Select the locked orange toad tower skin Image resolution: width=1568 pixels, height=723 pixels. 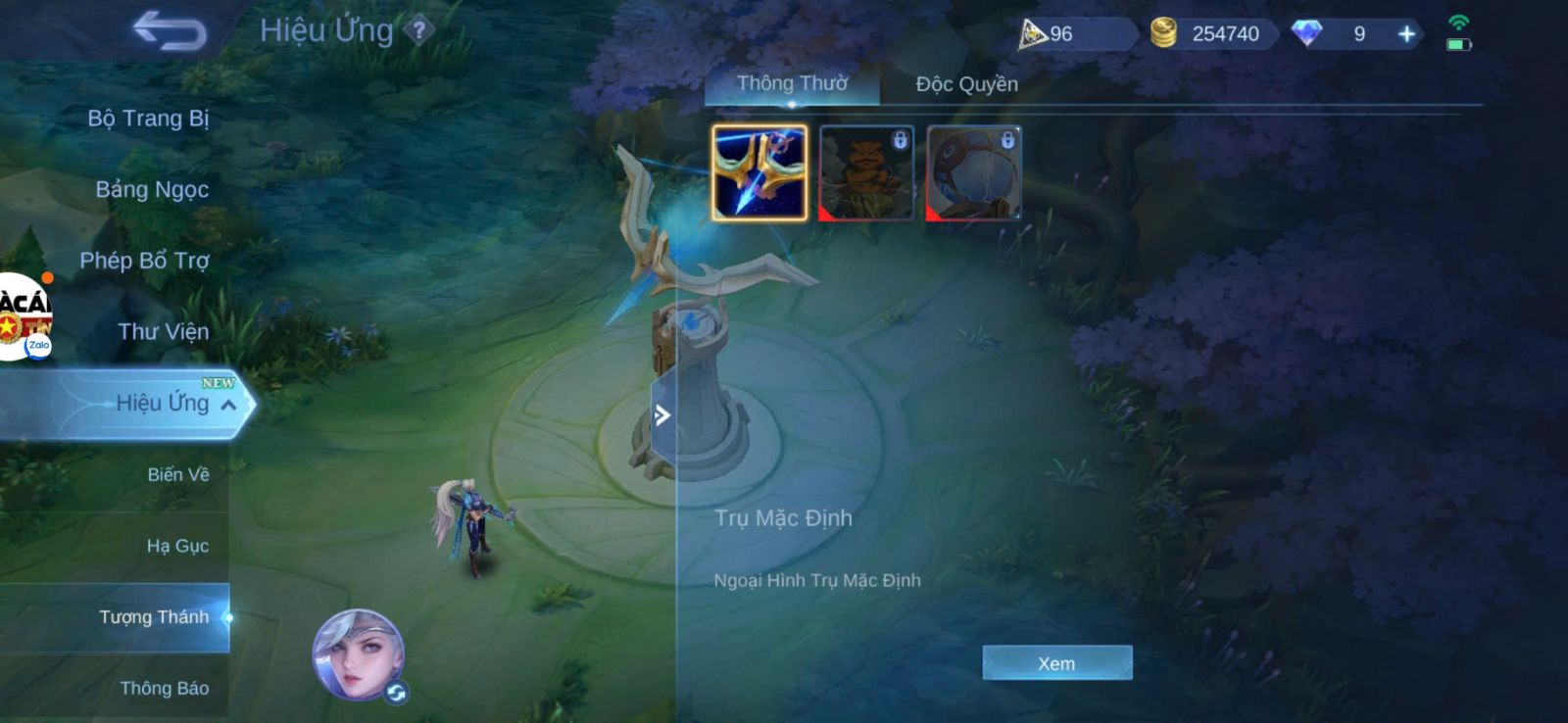tap(866, 172)
